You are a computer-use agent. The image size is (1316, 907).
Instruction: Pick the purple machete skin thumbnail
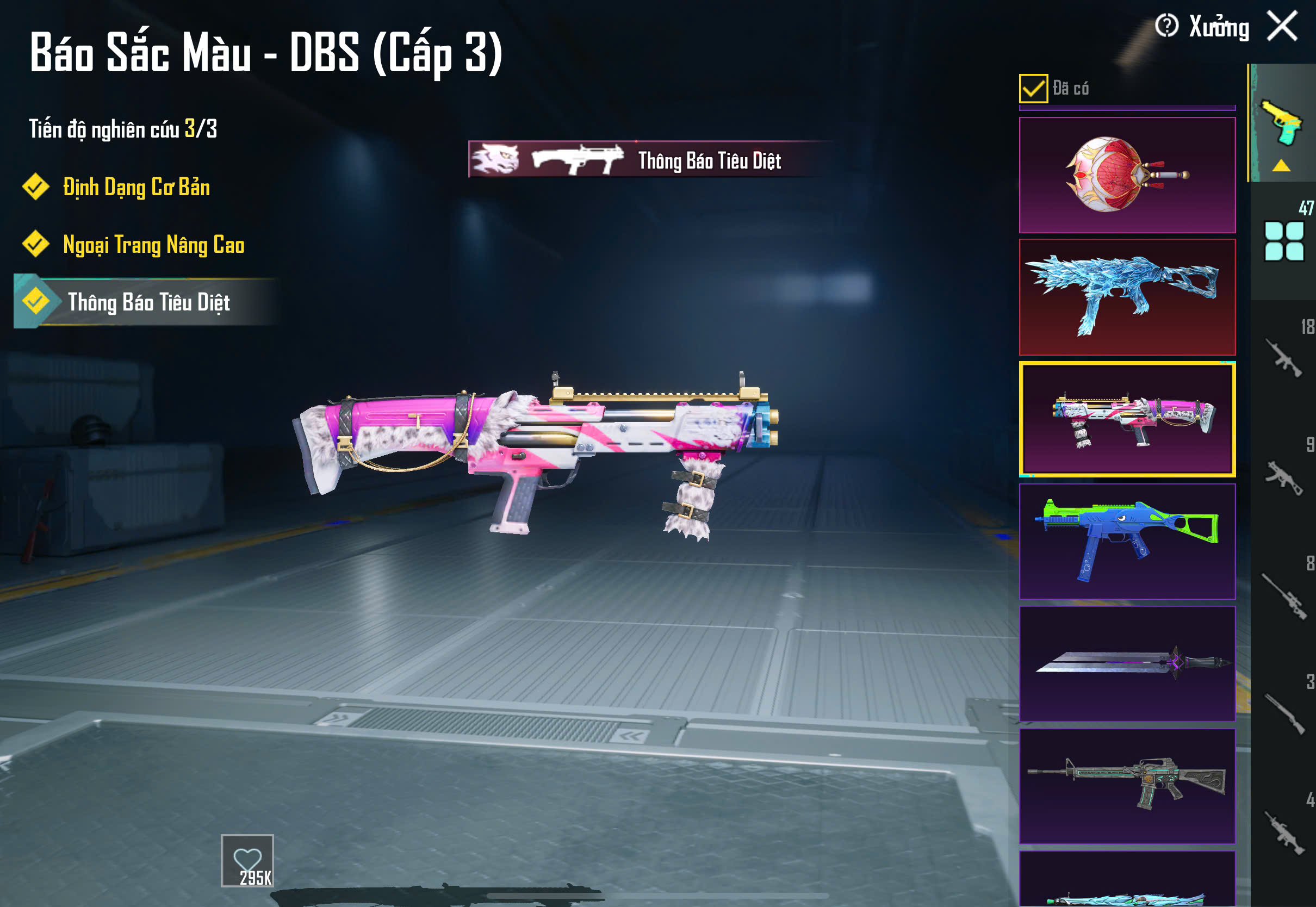point(1127,663)
